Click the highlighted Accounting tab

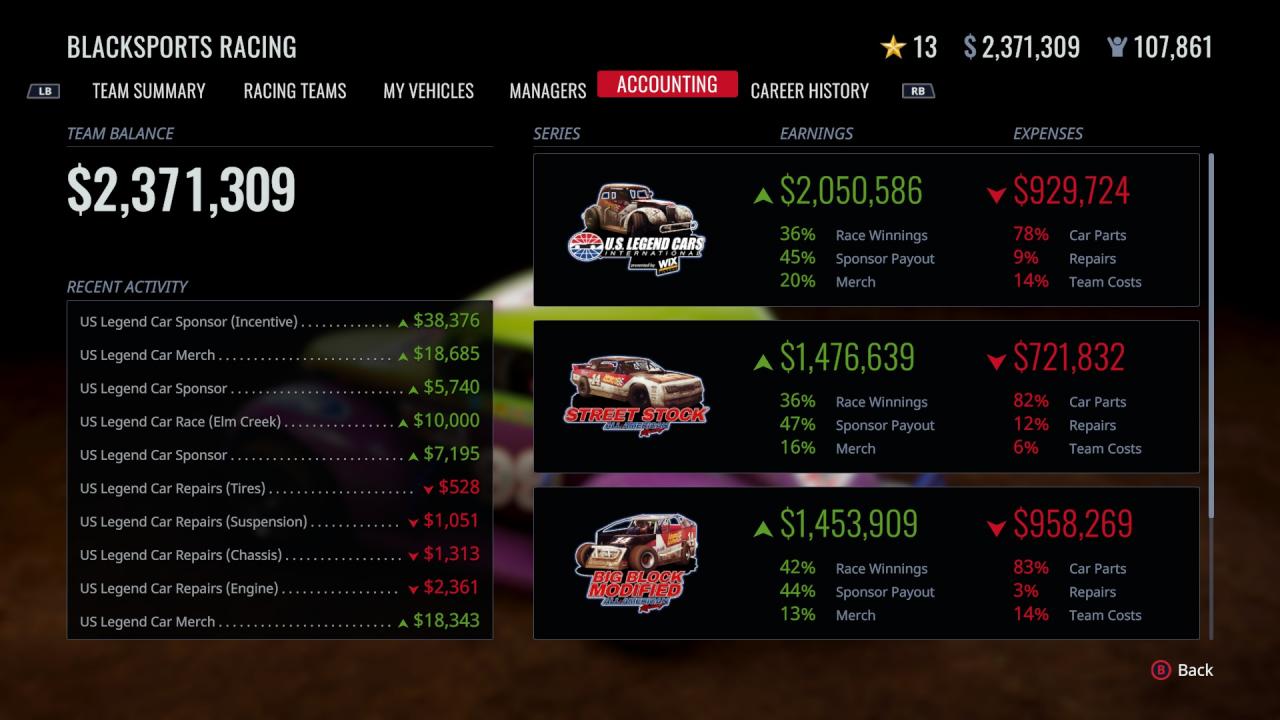tap(667, 85)
